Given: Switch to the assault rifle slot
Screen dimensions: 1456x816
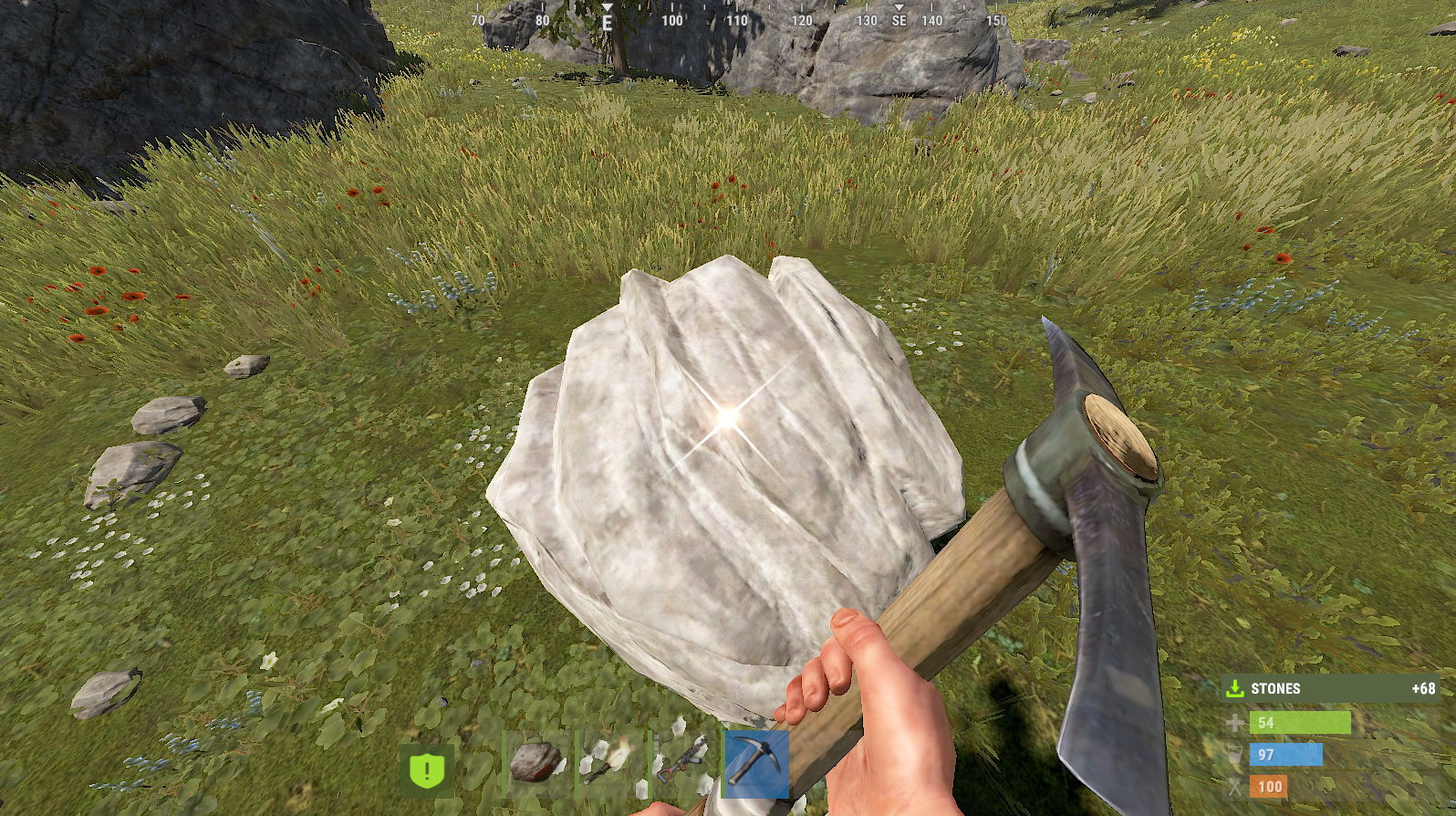Looking at the screenshot, I should pos(683,763).
